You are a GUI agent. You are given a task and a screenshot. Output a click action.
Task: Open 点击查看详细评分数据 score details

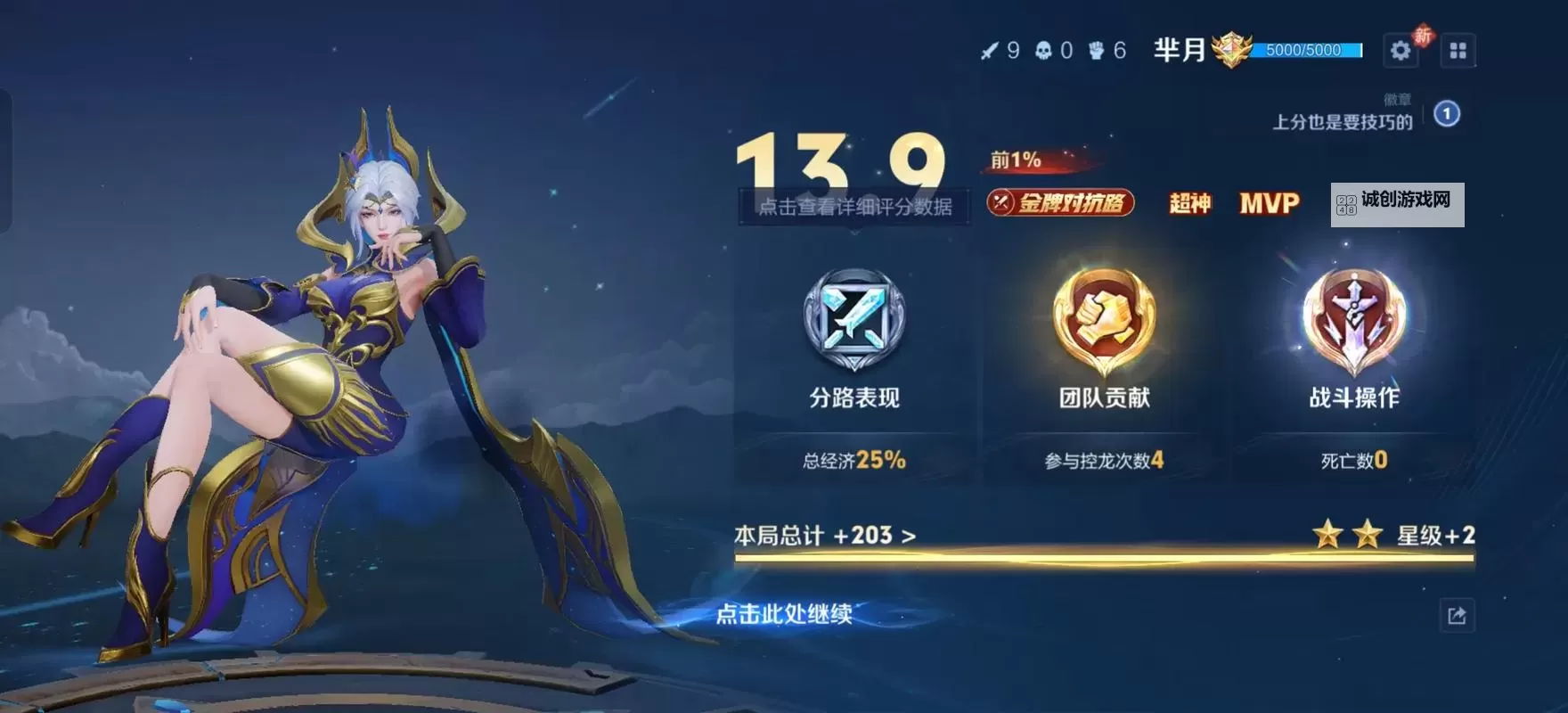click(856, 206)
